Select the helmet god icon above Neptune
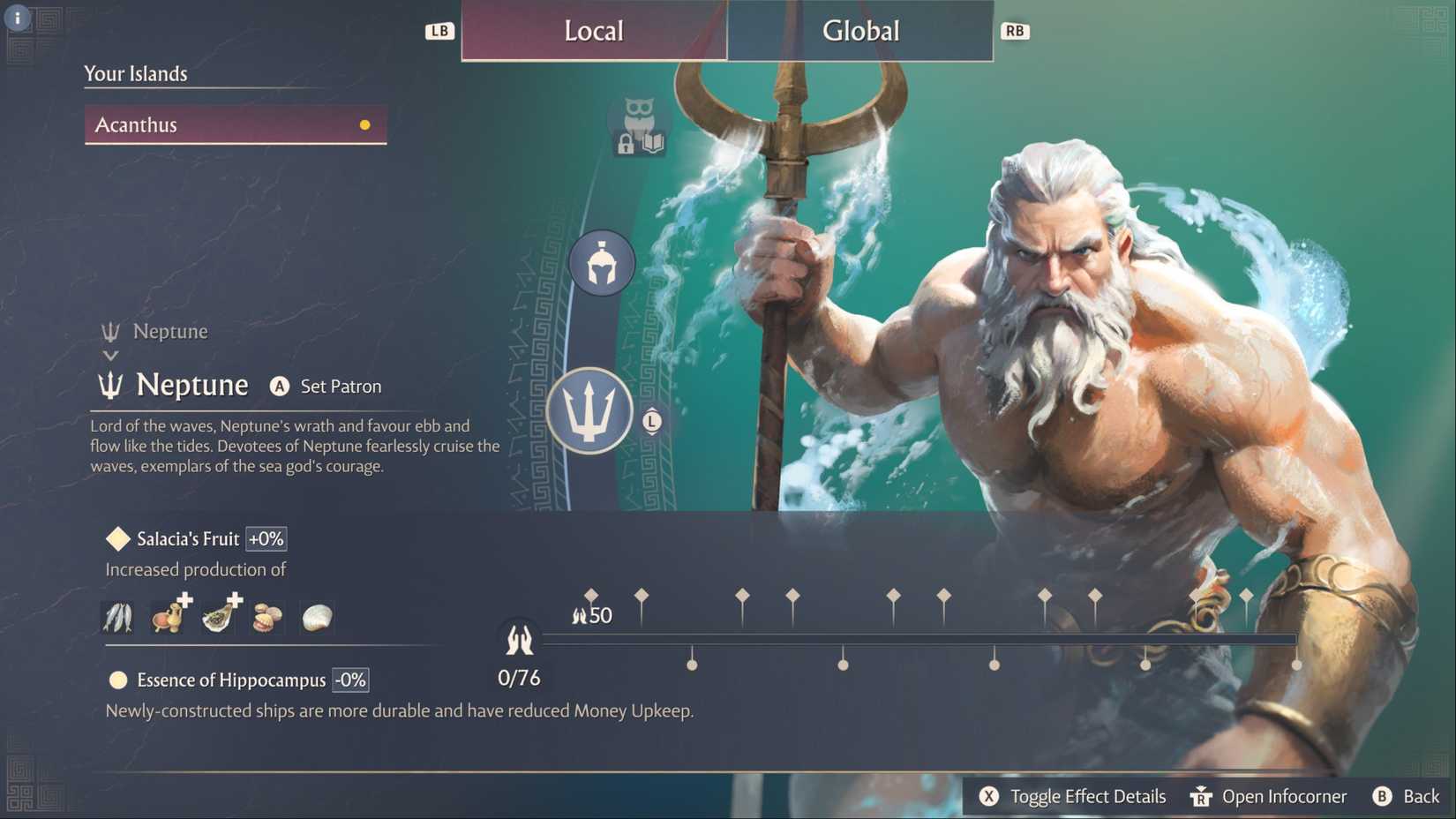 coord(600,263)
